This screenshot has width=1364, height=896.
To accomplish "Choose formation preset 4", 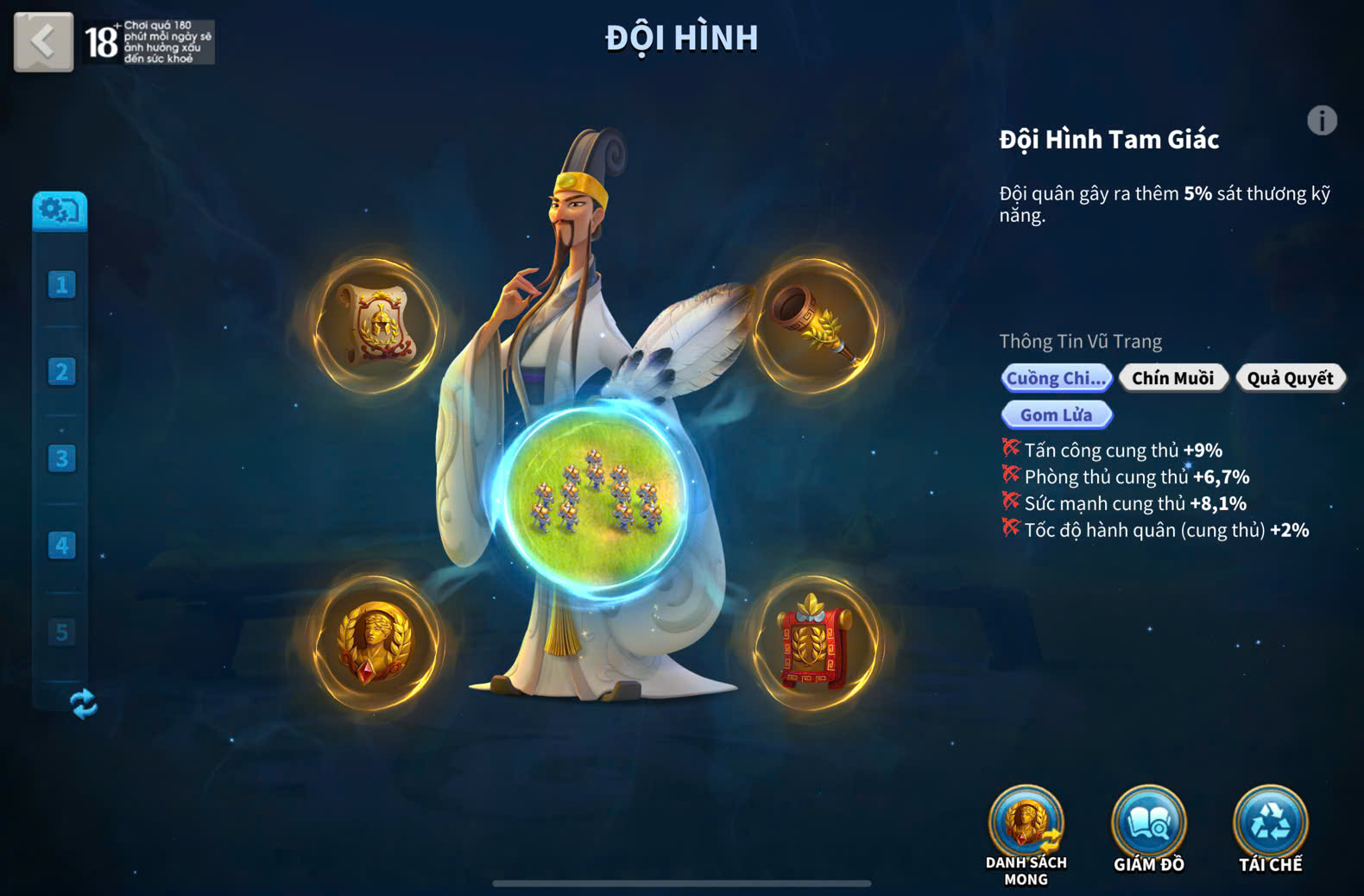I will [61, 546].
